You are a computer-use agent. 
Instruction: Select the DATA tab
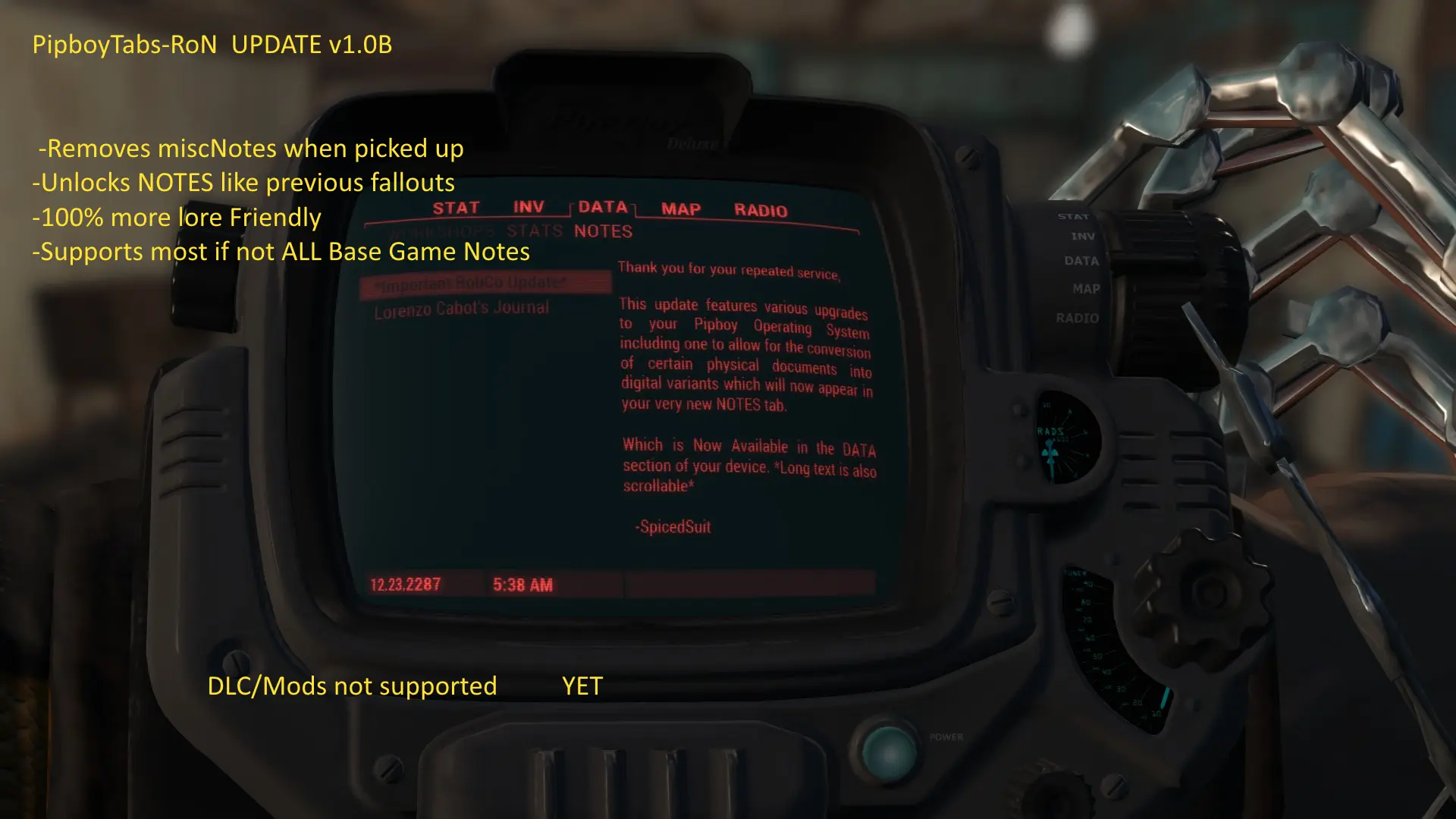tap(603, 207)
